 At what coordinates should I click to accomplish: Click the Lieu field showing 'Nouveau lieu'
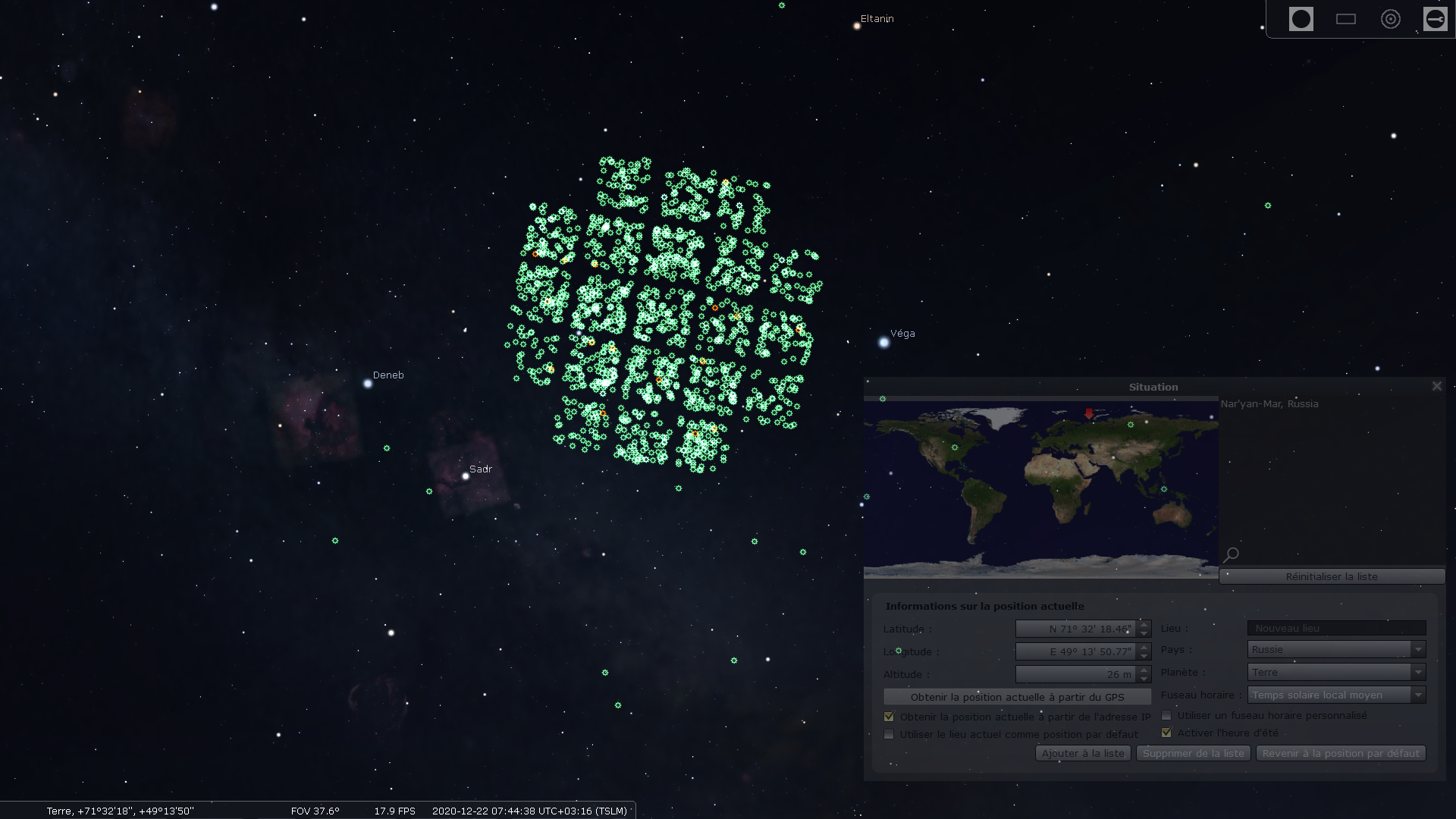click(x=1335, y=628)
